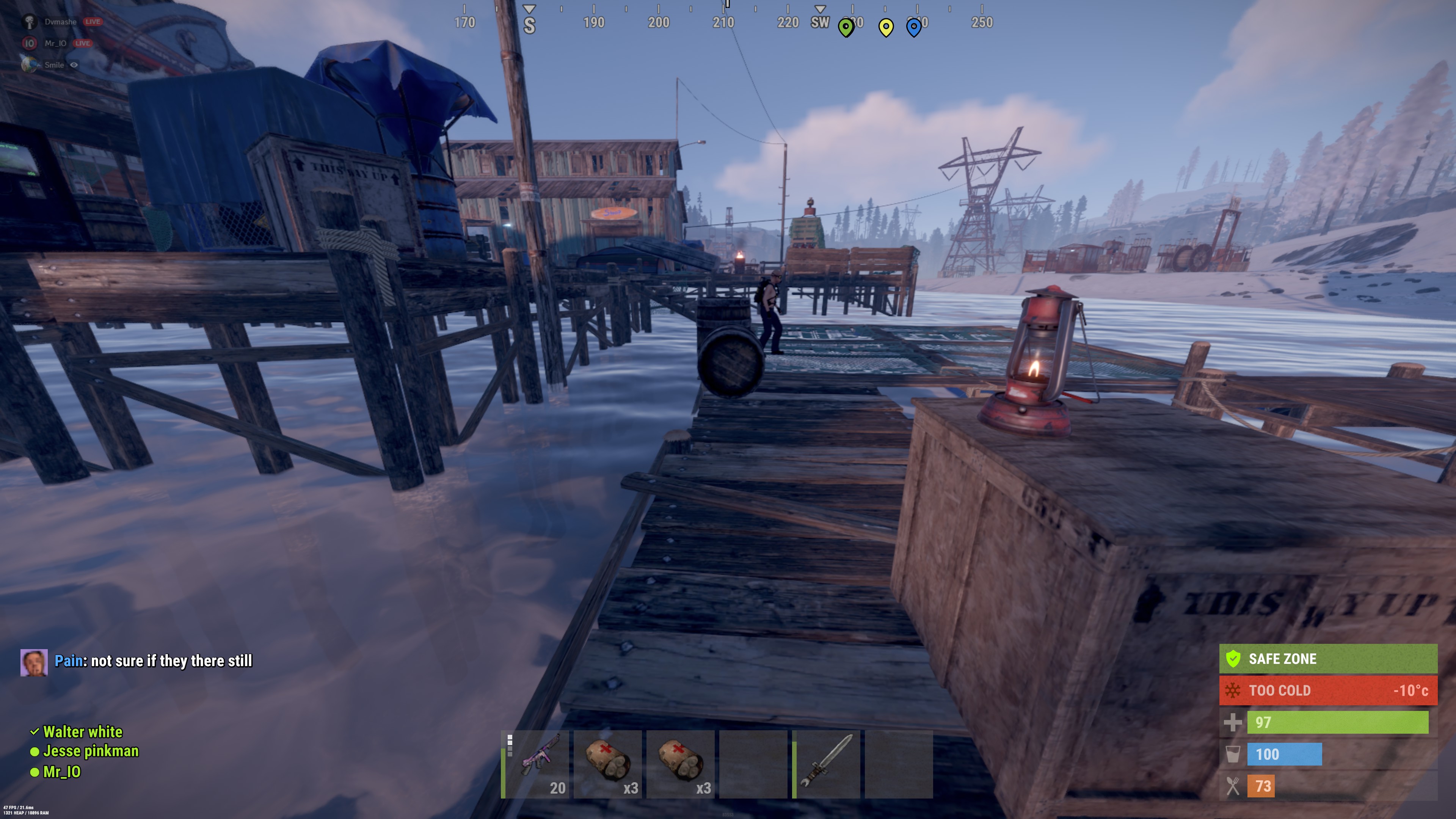Click the Smile entry with eye icon

click(54, 65)
